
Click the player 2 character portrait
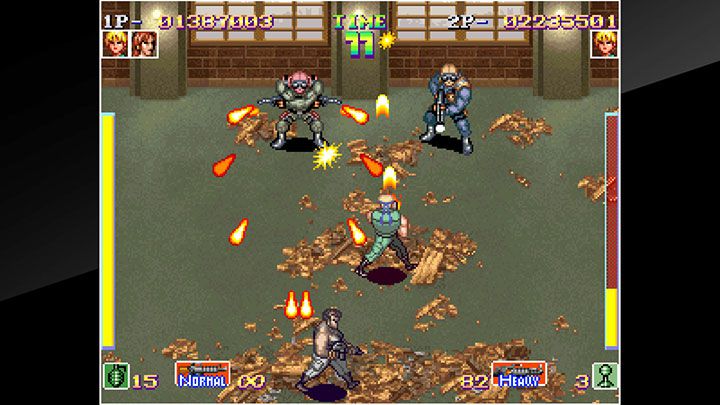[x=604, y=45]
